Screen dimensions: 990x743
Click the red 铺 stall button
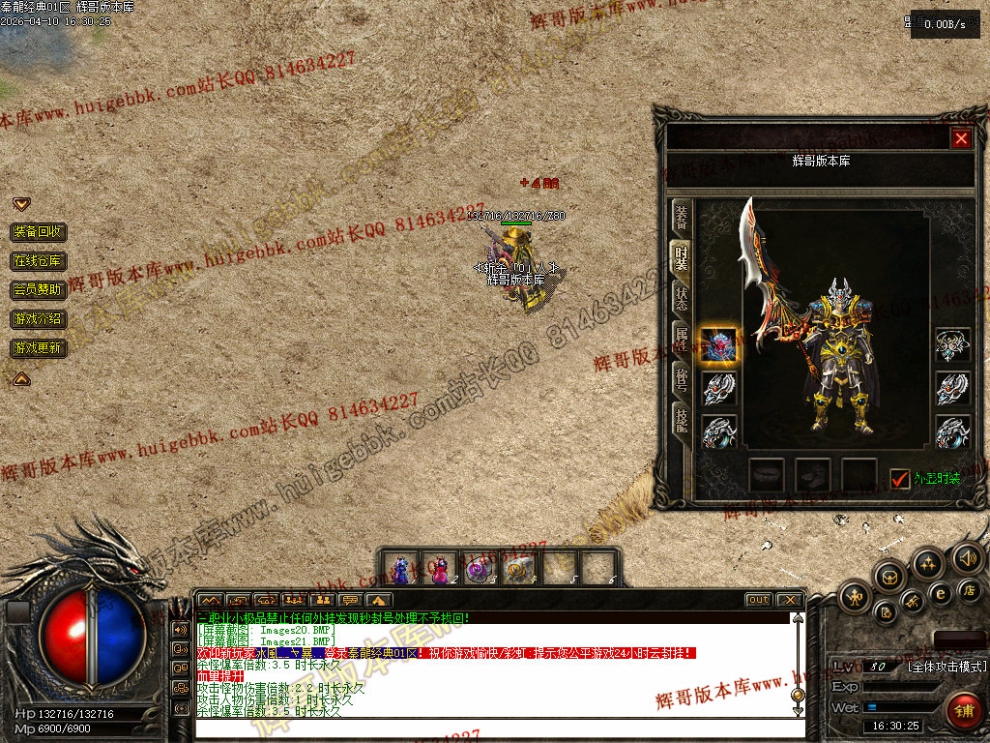coord(964,712)
